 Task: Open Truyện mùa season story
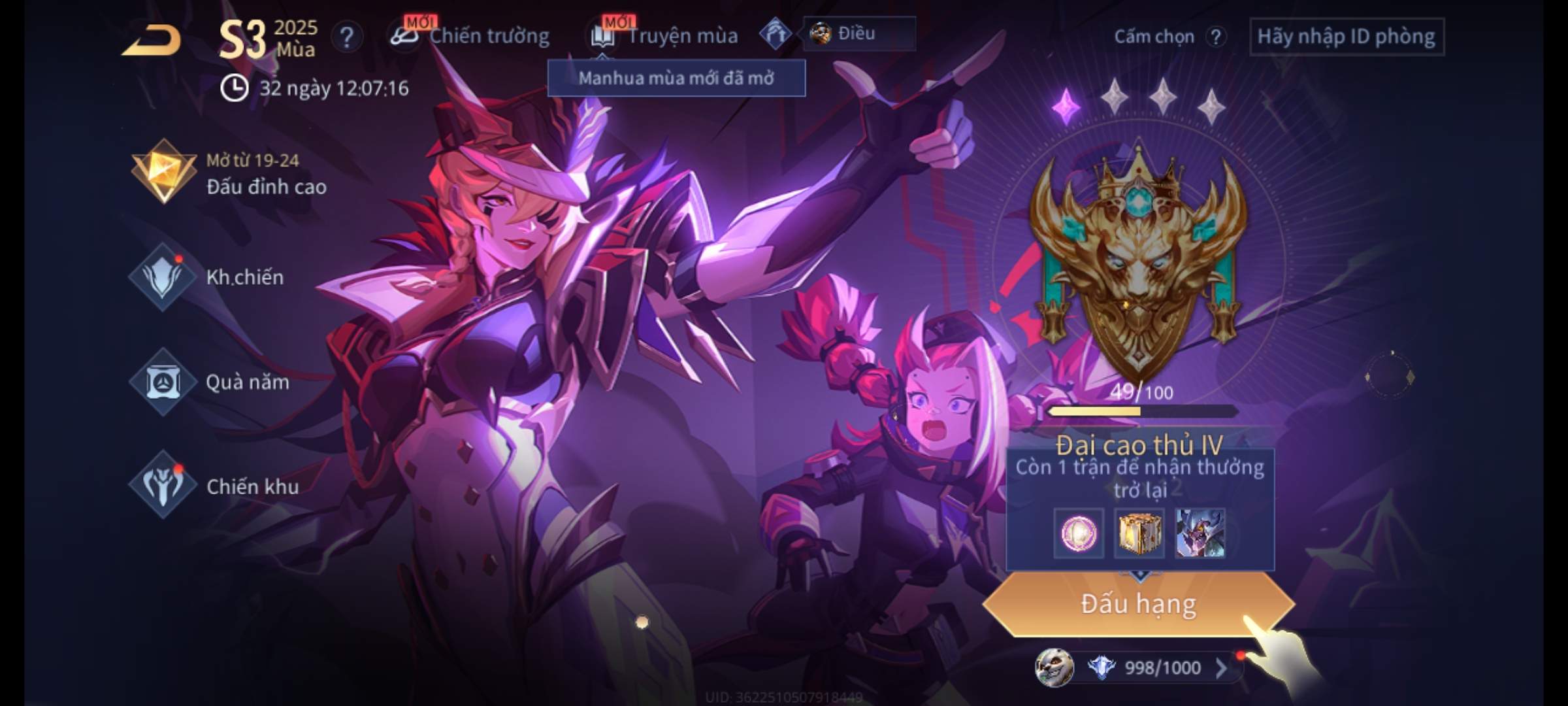pos(666,36)
